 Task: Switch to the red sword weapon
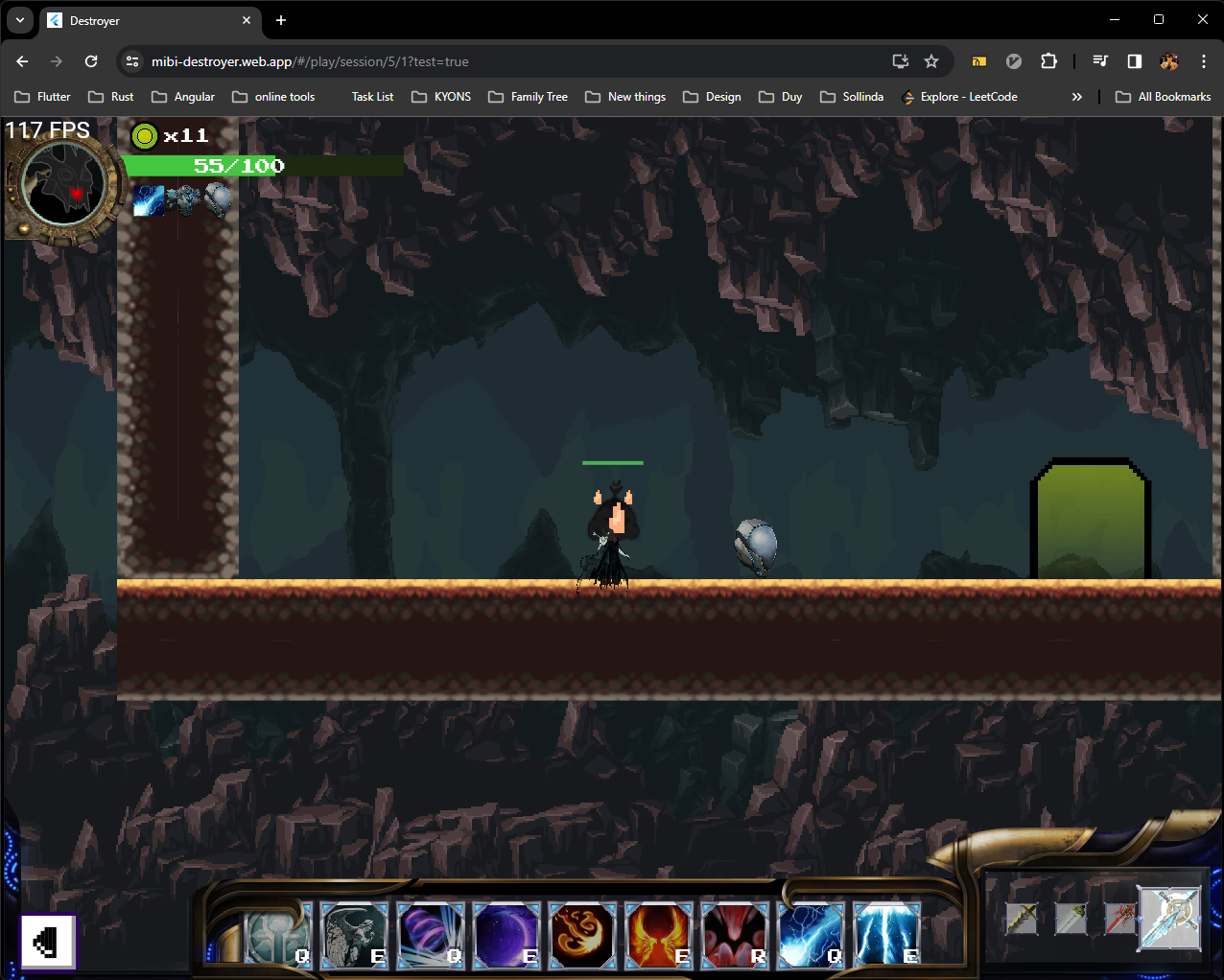pos(1118,919)
